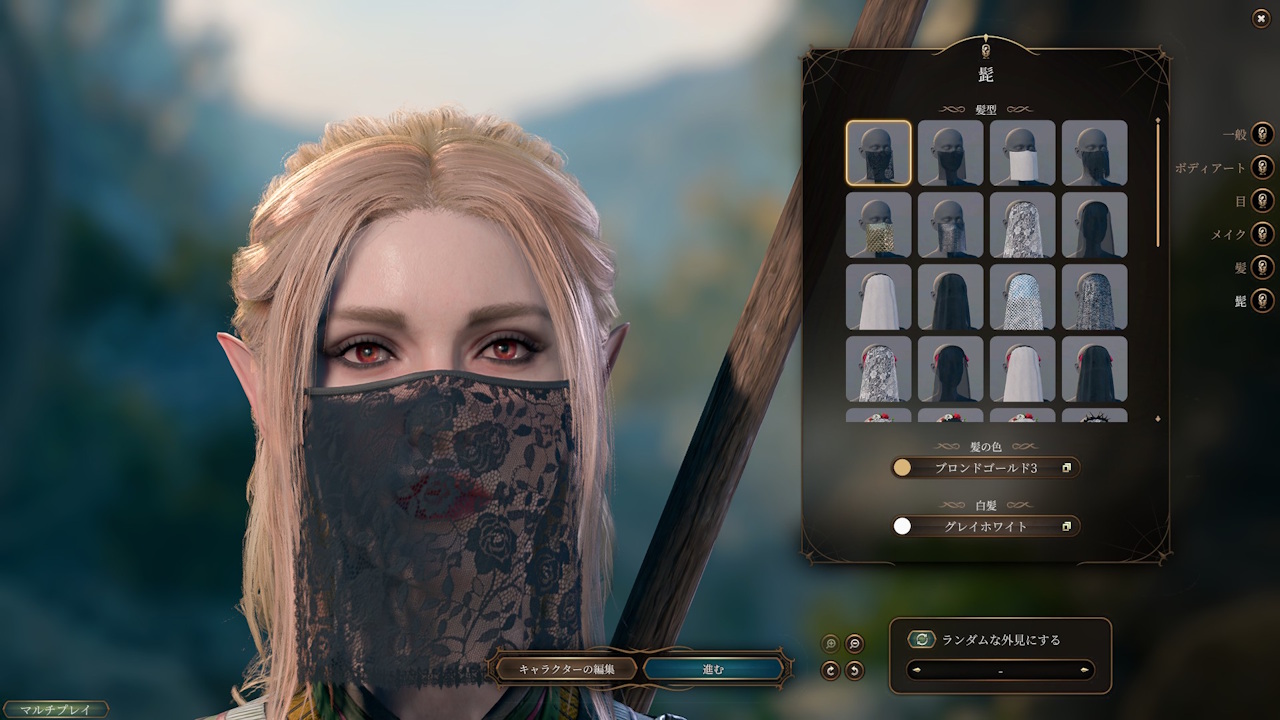Open the ブロンドゴールド3 hair colour dropdown

(986, 467)
